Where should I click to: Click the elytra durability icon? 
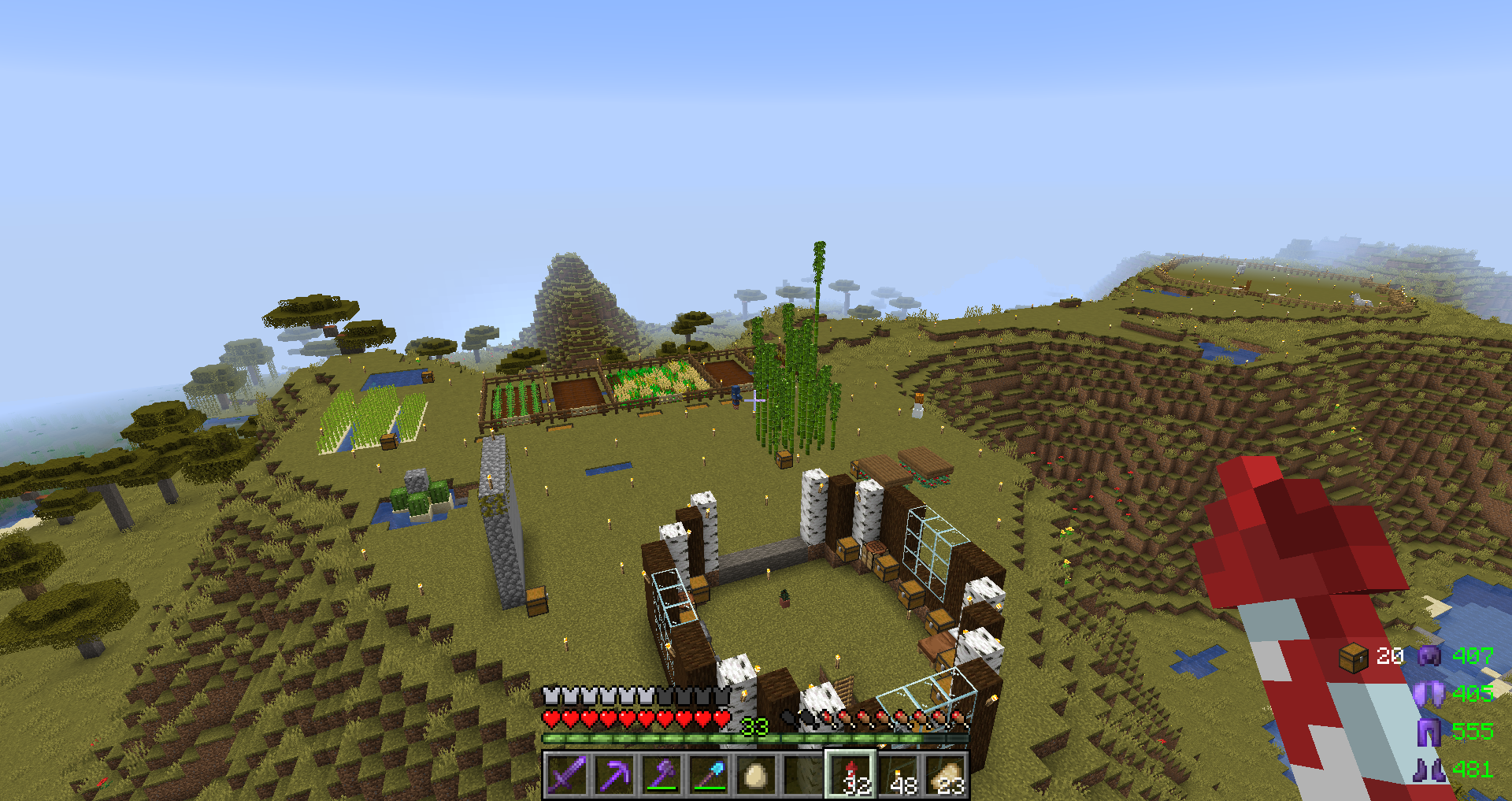tap(1429, 694)
